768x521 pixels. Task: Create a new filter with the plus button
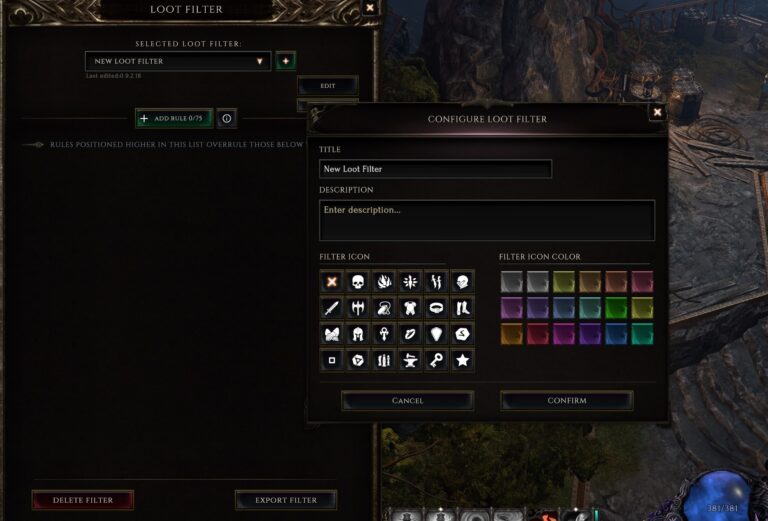(x=286, y=61)
